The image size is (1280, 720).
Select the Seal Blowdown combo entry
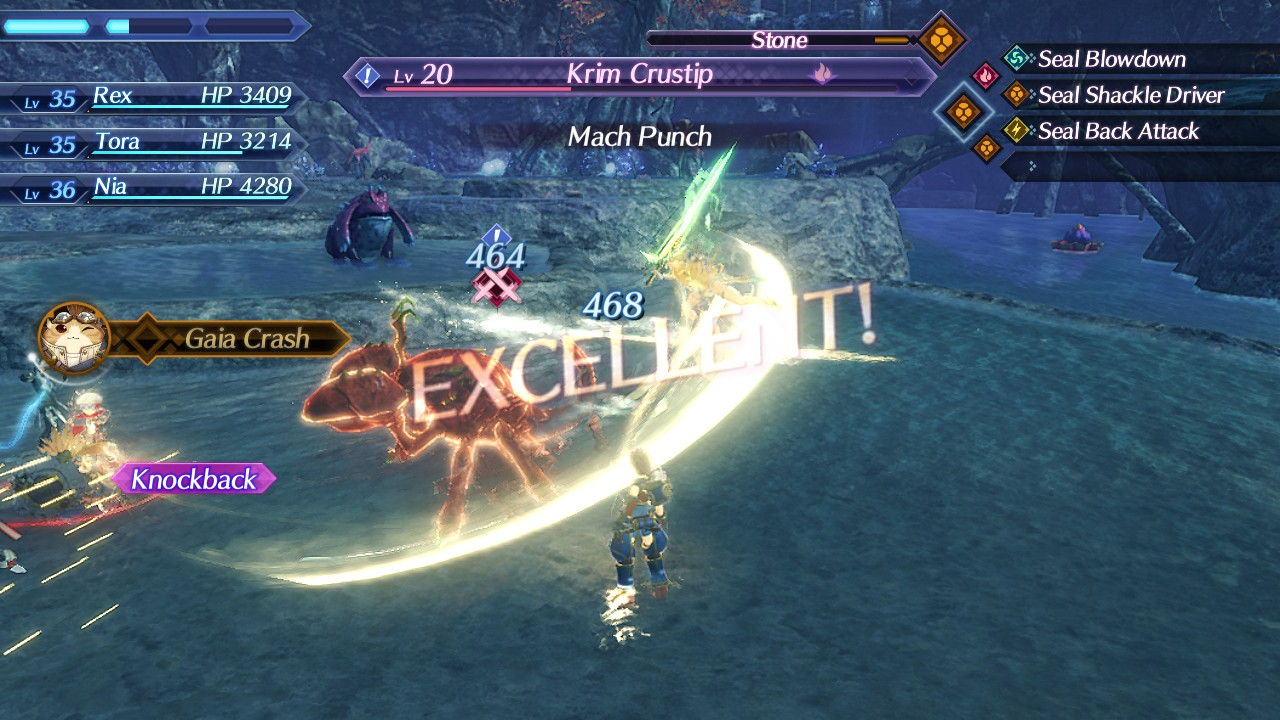click(x=1110, y=59)
